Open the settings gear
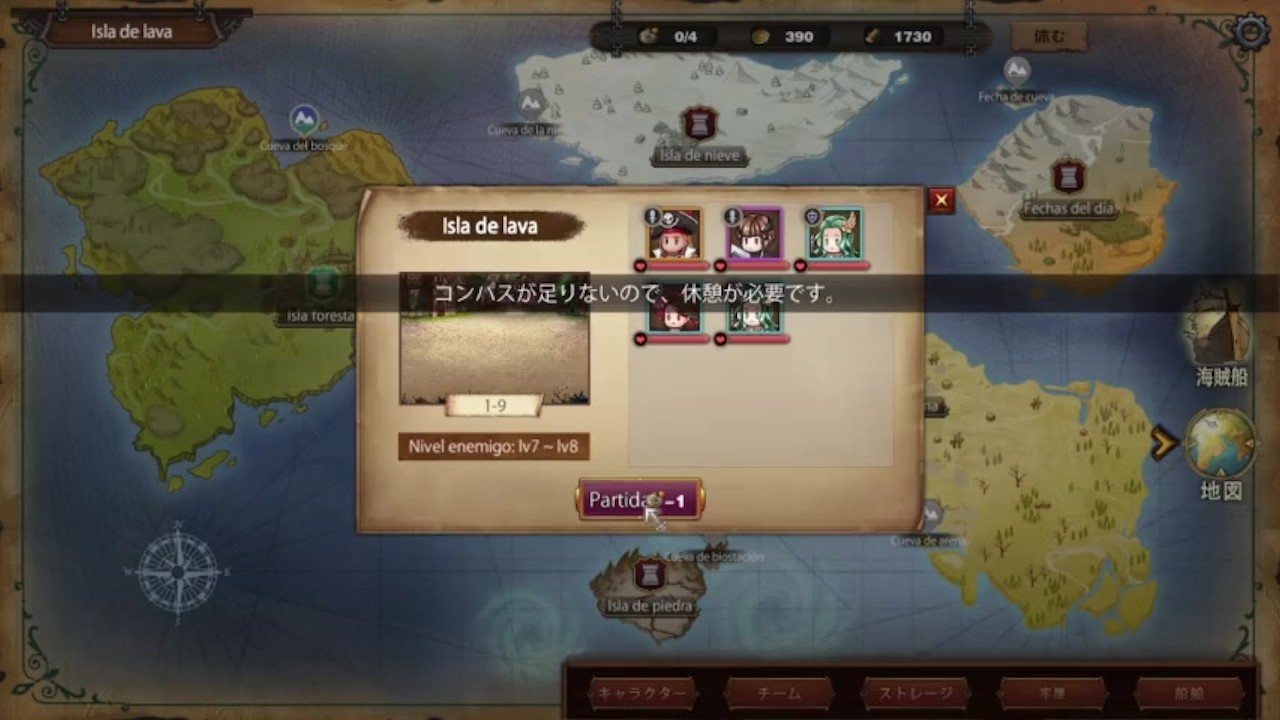This screenshot has height=720, width=1280. coord(1250,32)
